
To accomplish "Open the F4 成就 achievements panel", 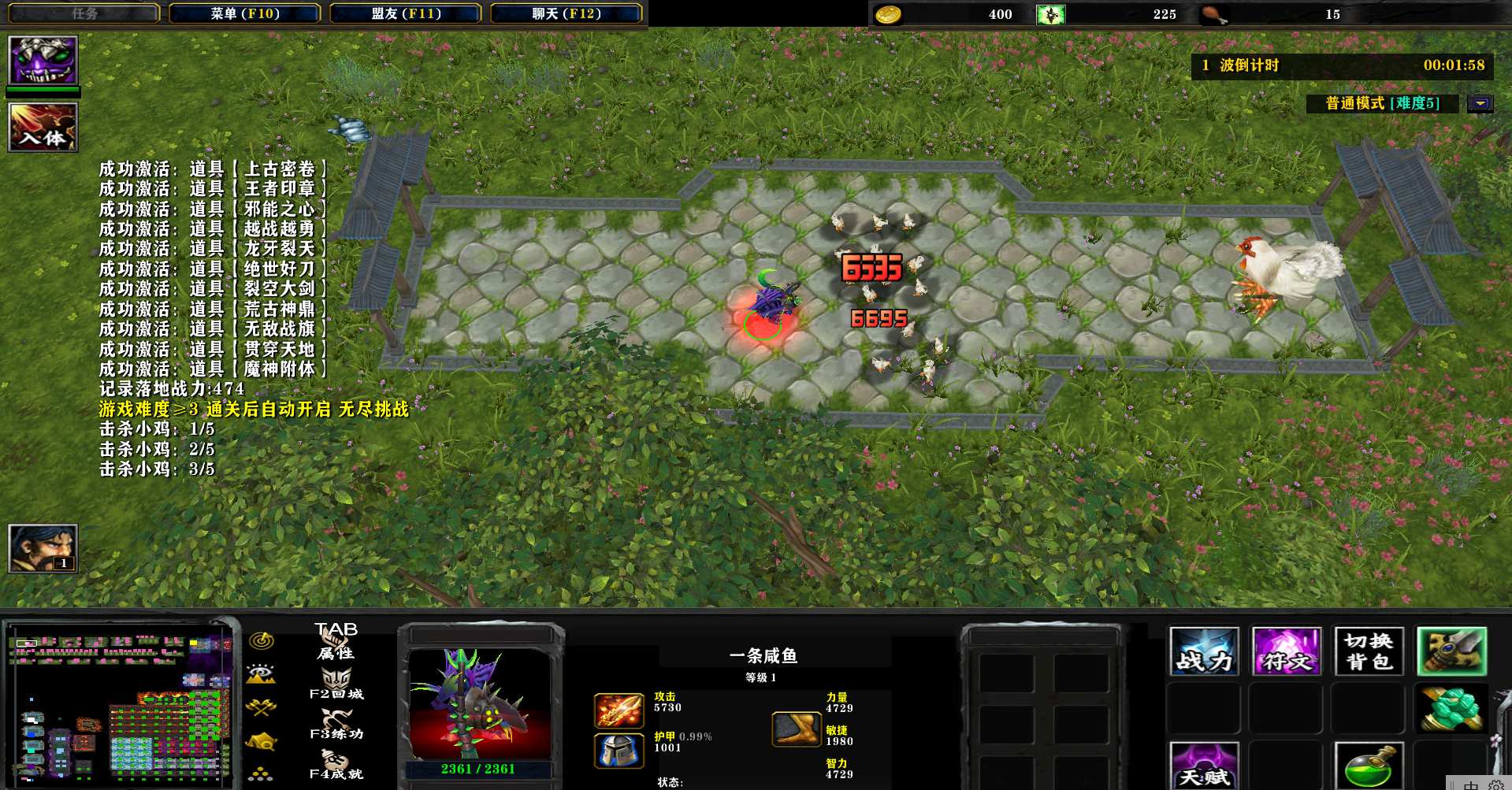I will pyautogui.click(x=336, y=764).
